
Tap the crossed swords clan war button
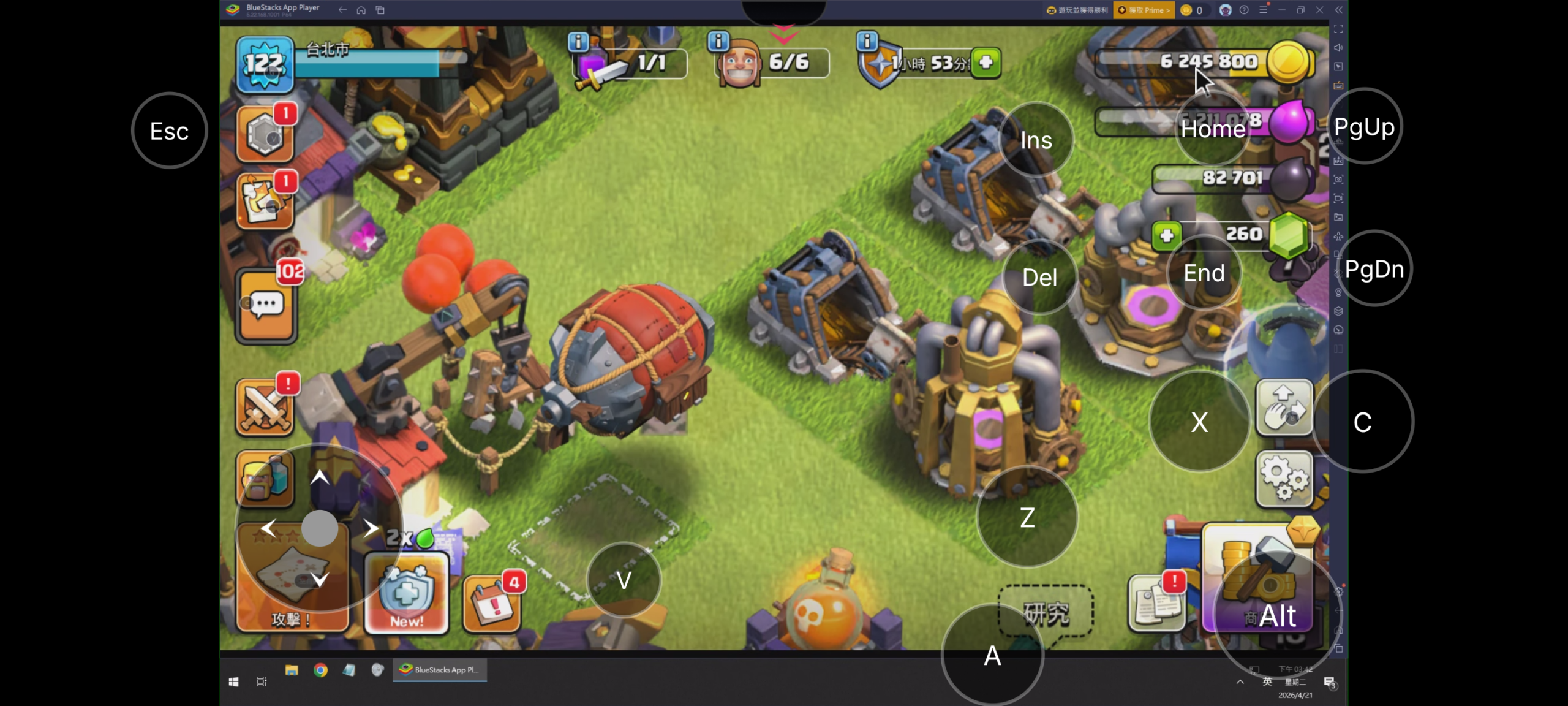click(265, 407)
